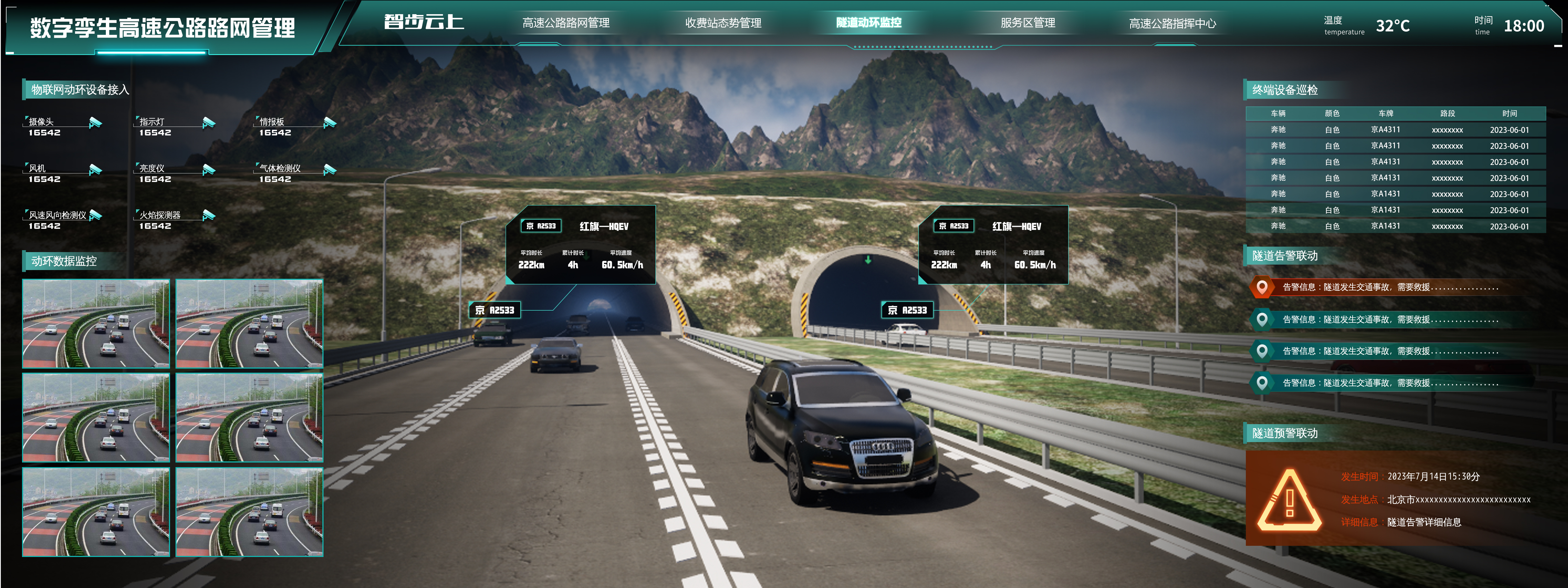This screenshot has width=1568, height=588.
Task: Click the orange warning triangle icon
Action: [1289, 501]
